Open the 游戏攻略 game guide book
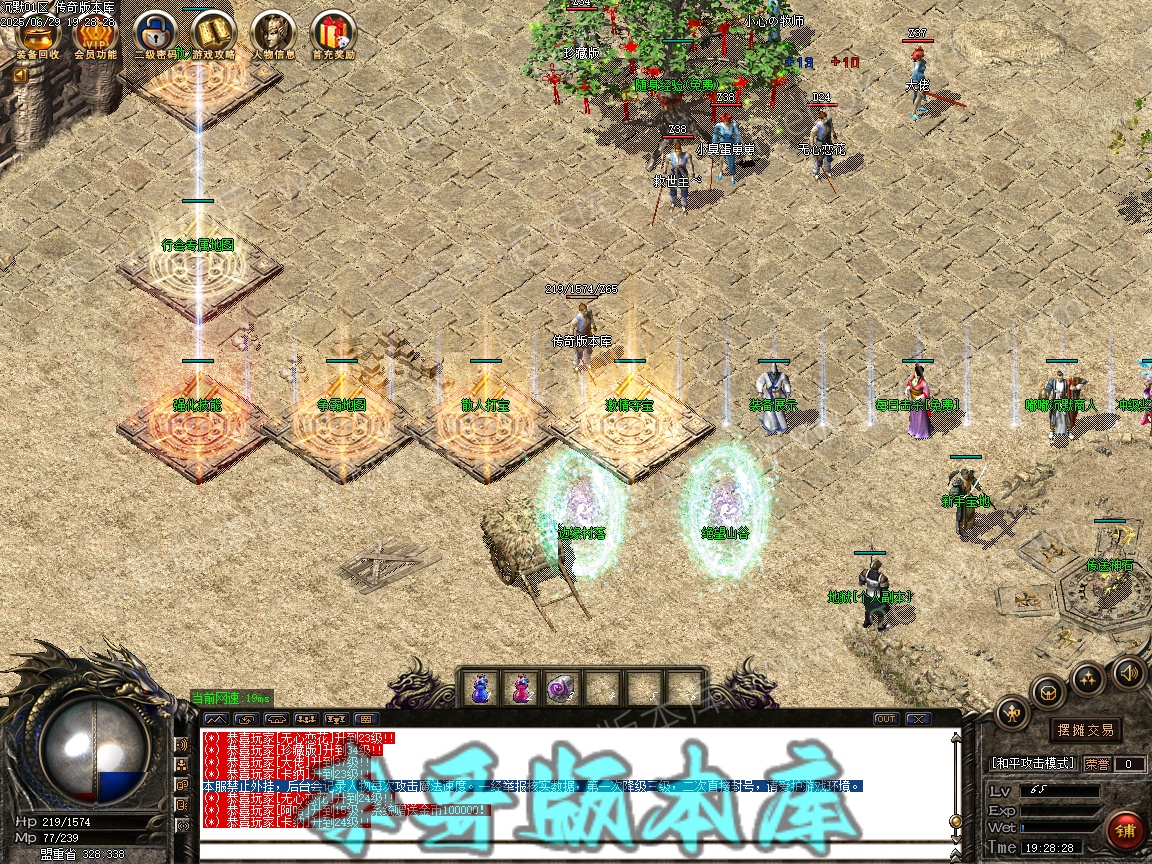The height and width of the screenshot is (864, 1152). [x=214, y=34]
